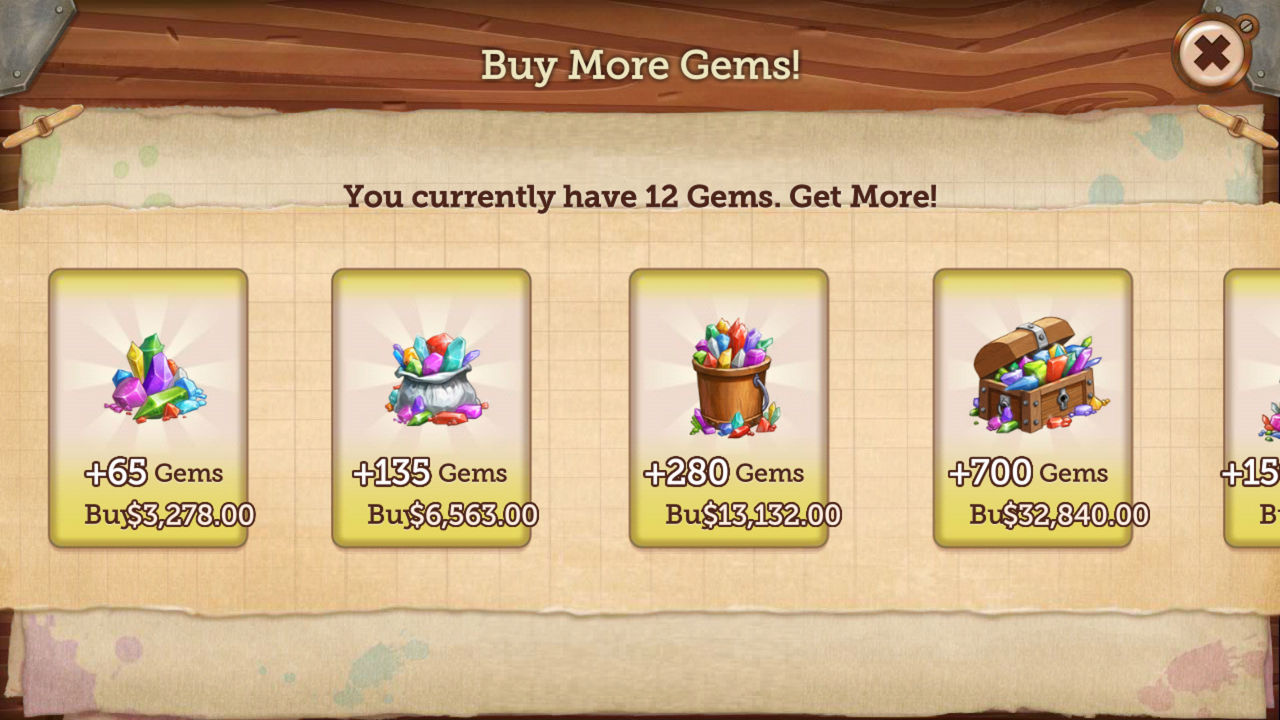Click the +65 Gems label
The width and height of the screenshot is (1280, 720).
150,471
